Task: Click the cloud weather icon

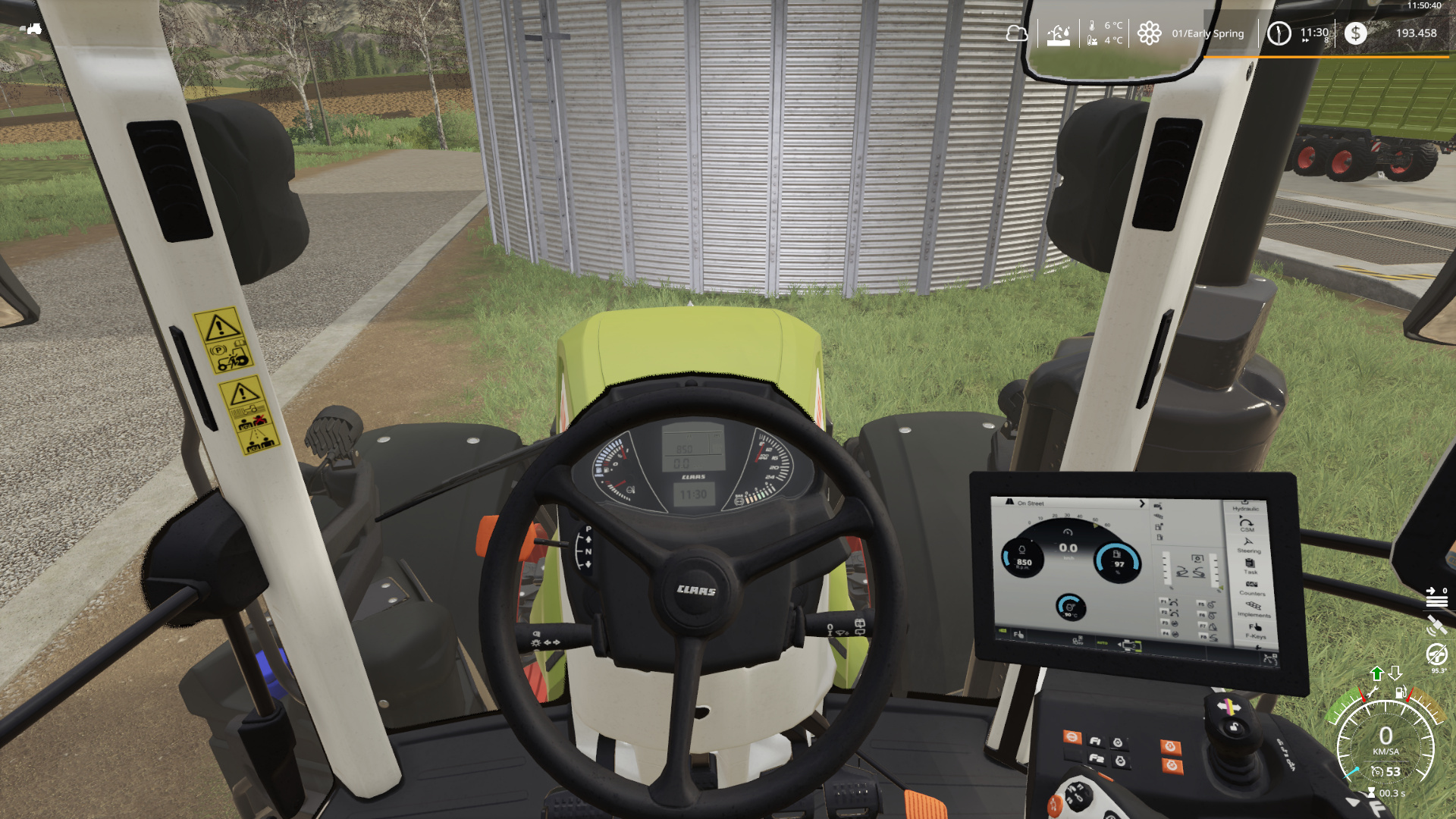Action: pos(1017,33)
